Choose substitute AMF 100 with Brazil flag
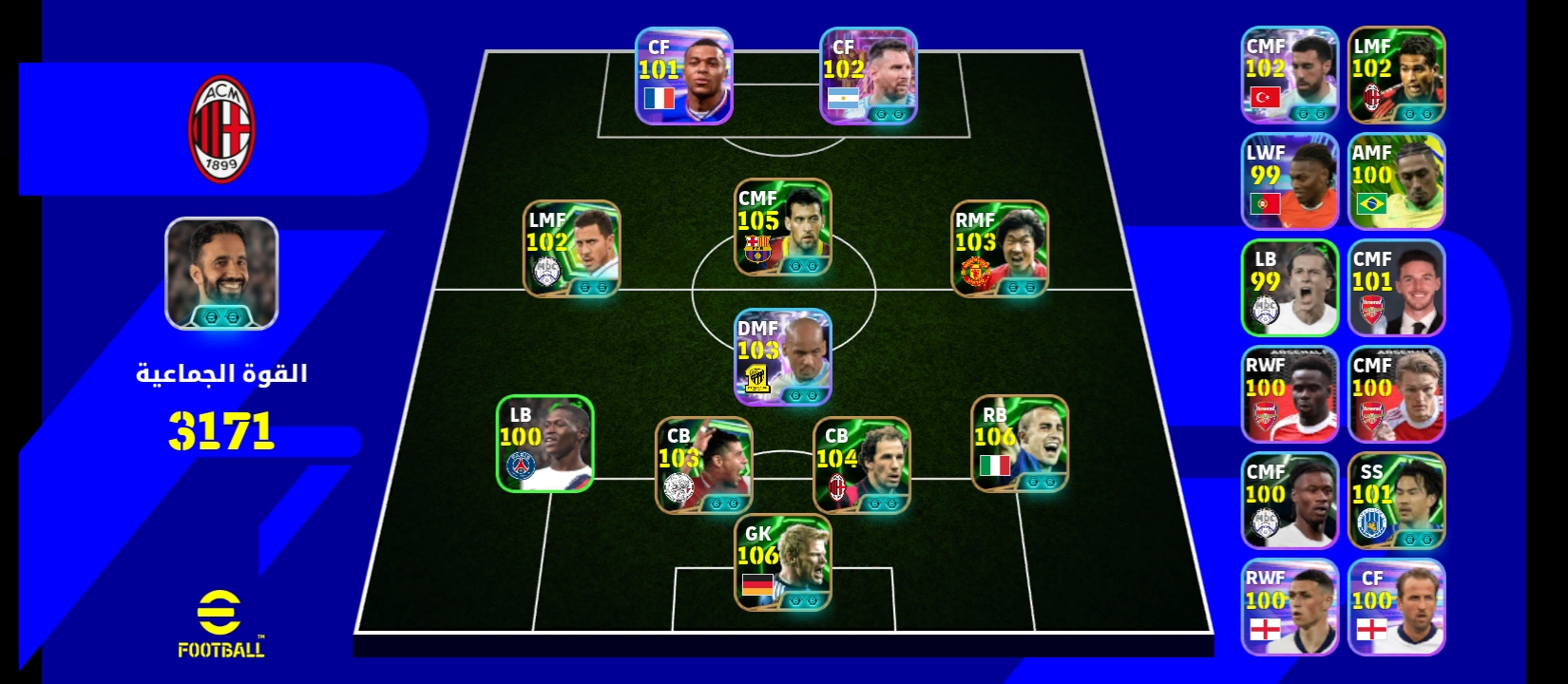Image resolution: width=1568 pixels, height=684 pixels. coord(1396,181)
